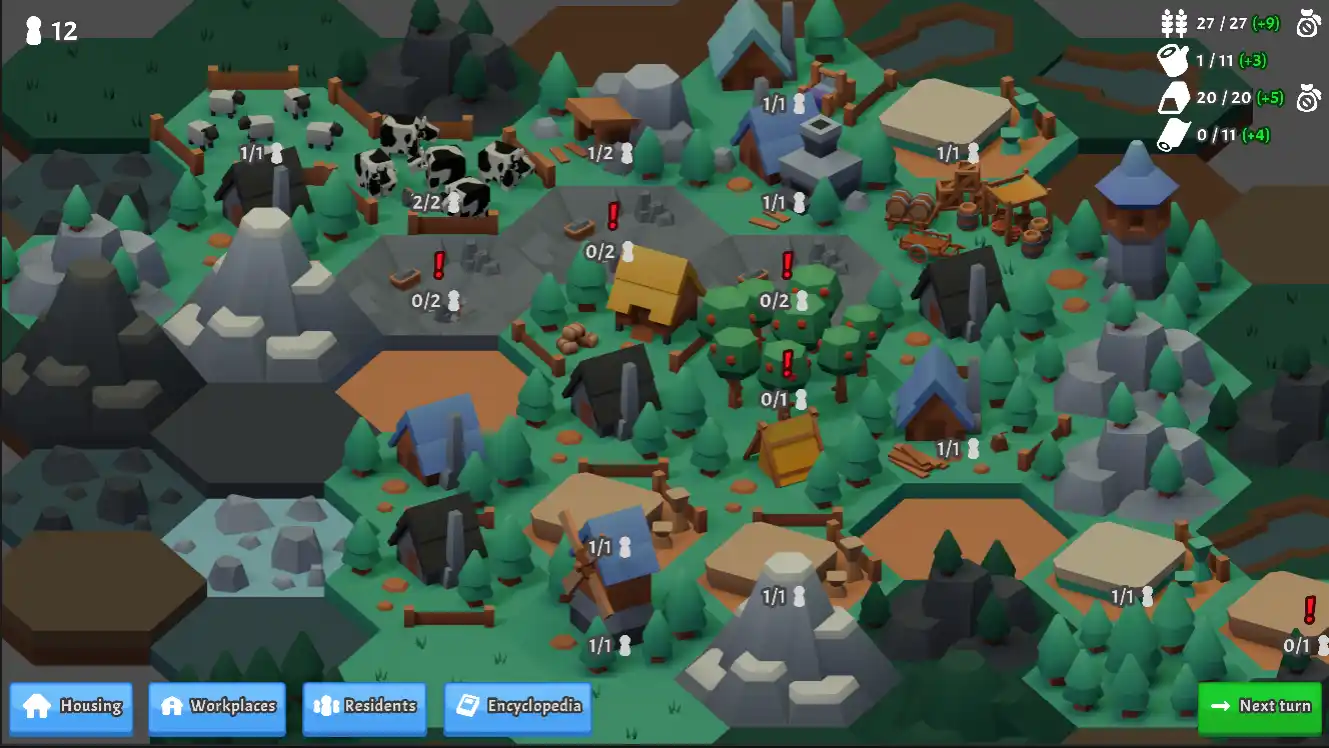Image resolution: width=1329 pixels, height=748 pixels.
Task: Click the residents people icon on the Residents button
Action: coord(327,706)
